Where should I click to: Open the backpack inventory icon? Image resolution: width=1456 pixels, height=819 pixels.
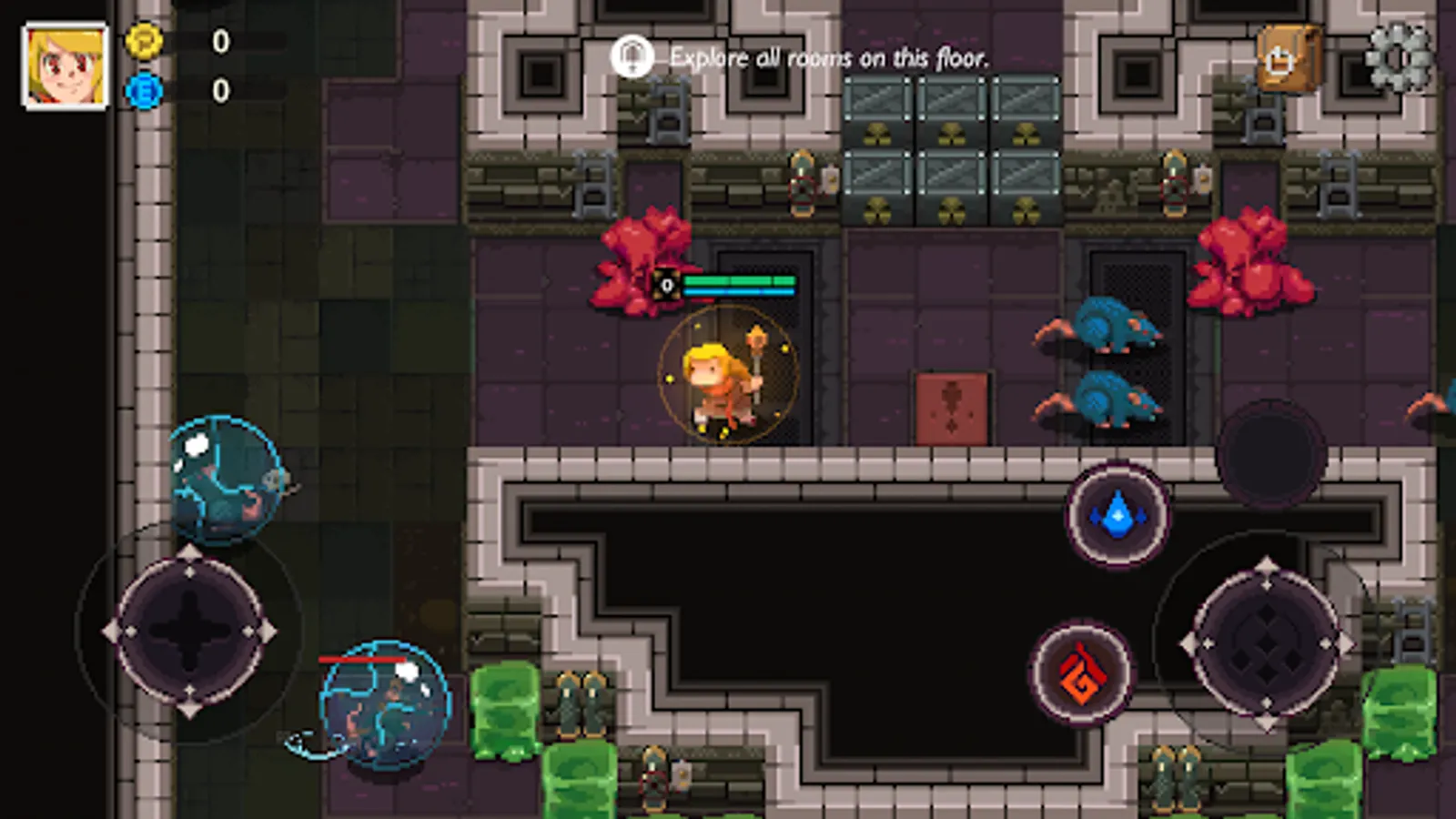tap(1286, 57)
